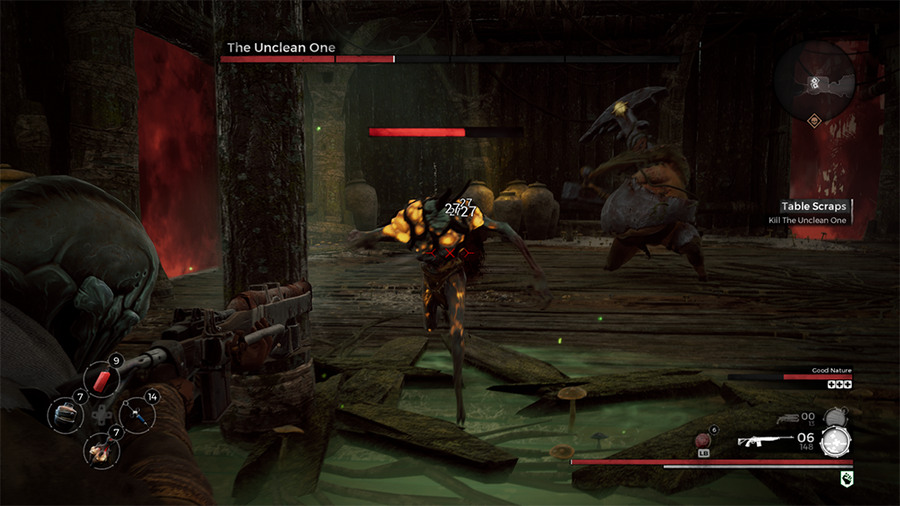
Task: Open the circular minimap
Action: click(815, 81)
